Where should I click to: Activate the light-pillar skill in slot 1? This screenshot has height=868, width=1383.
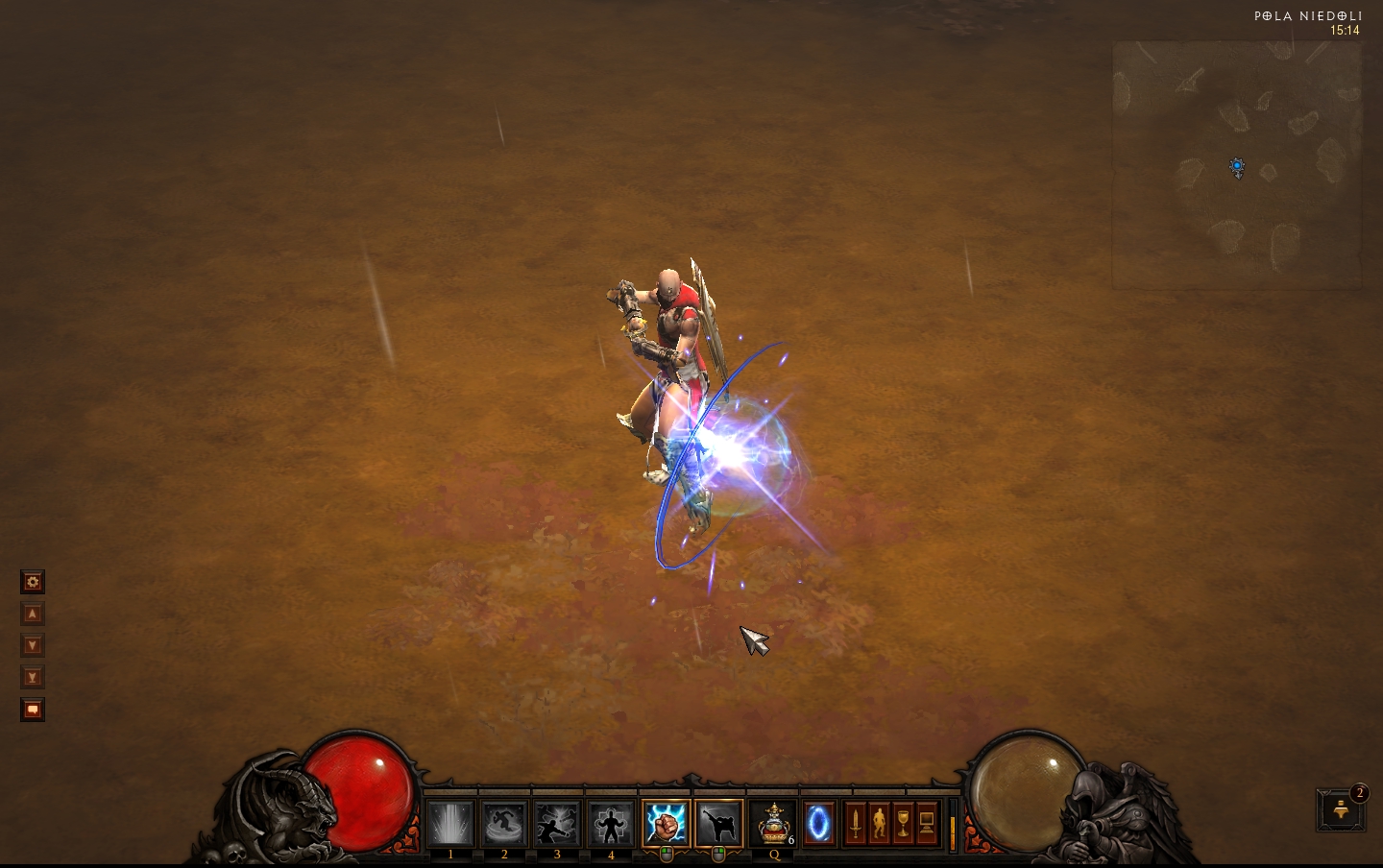[450, 824]
